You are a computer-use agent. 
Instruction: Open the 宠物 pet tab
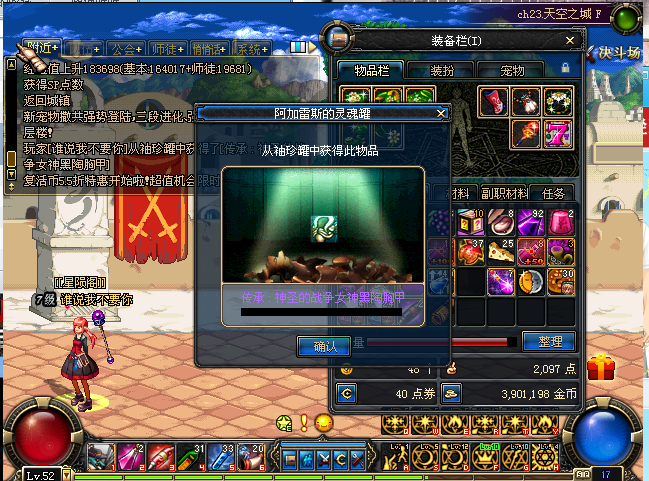pos(512,71)
